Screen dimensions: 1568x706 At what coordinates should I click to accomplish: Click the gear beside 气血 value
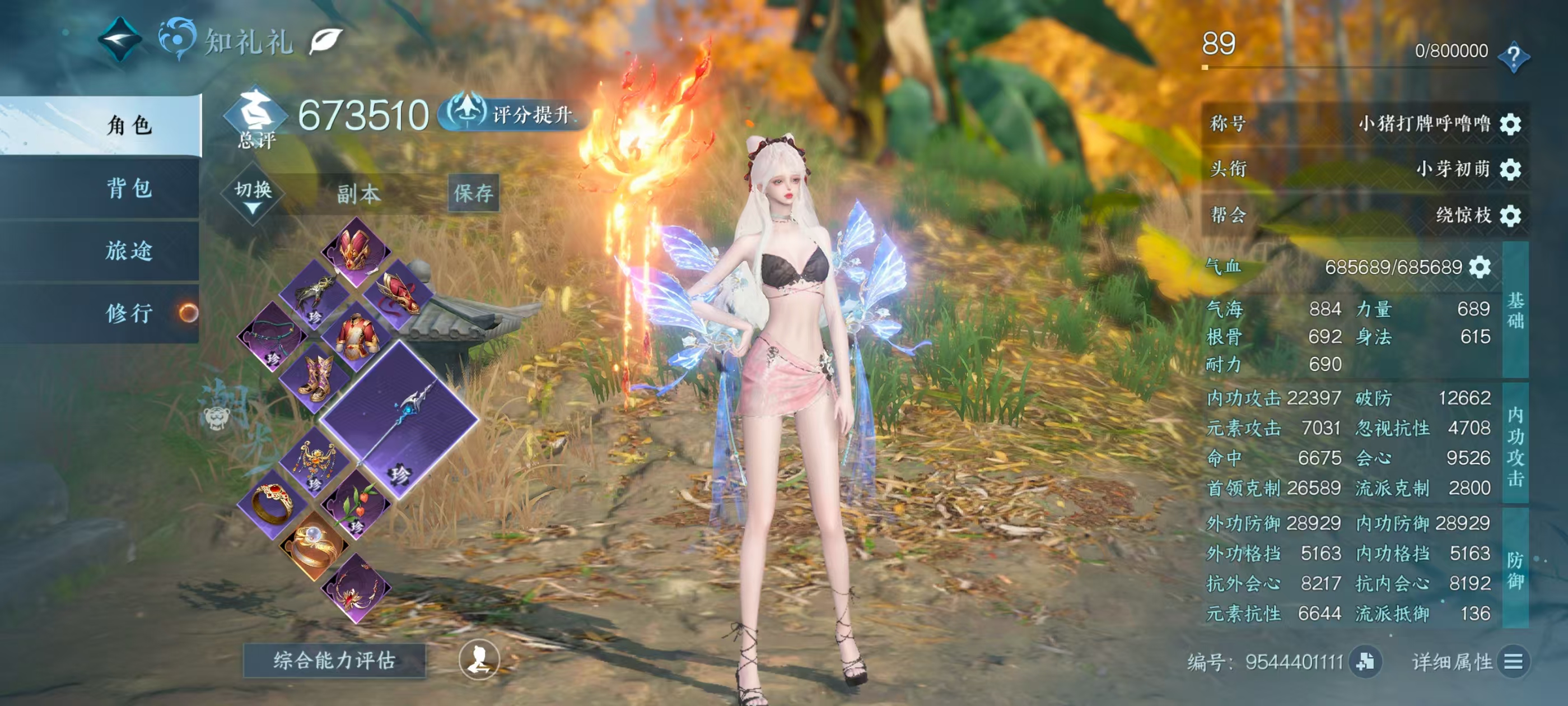tap(1480, 267)
